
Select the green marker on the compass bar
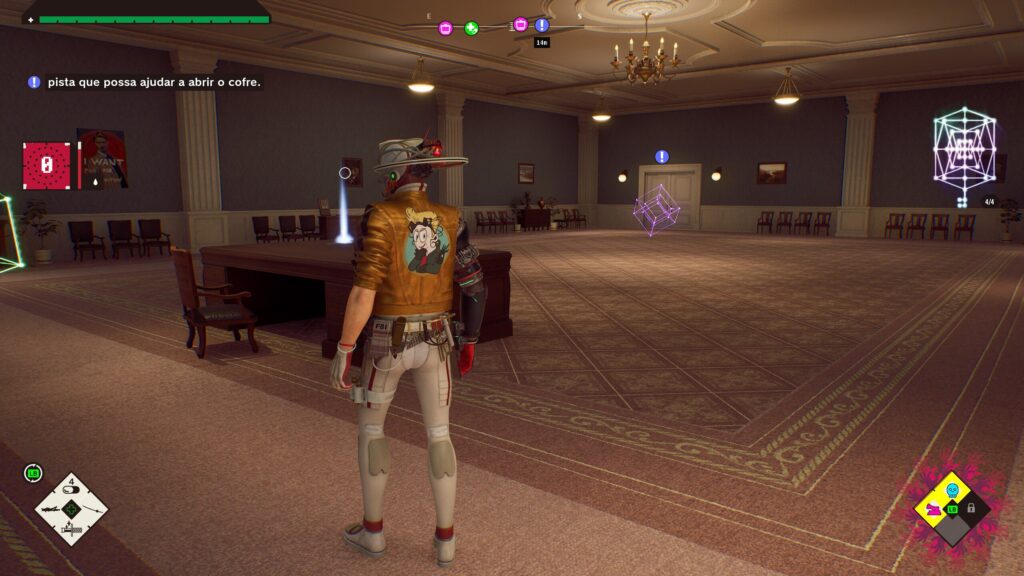[472, 28]
